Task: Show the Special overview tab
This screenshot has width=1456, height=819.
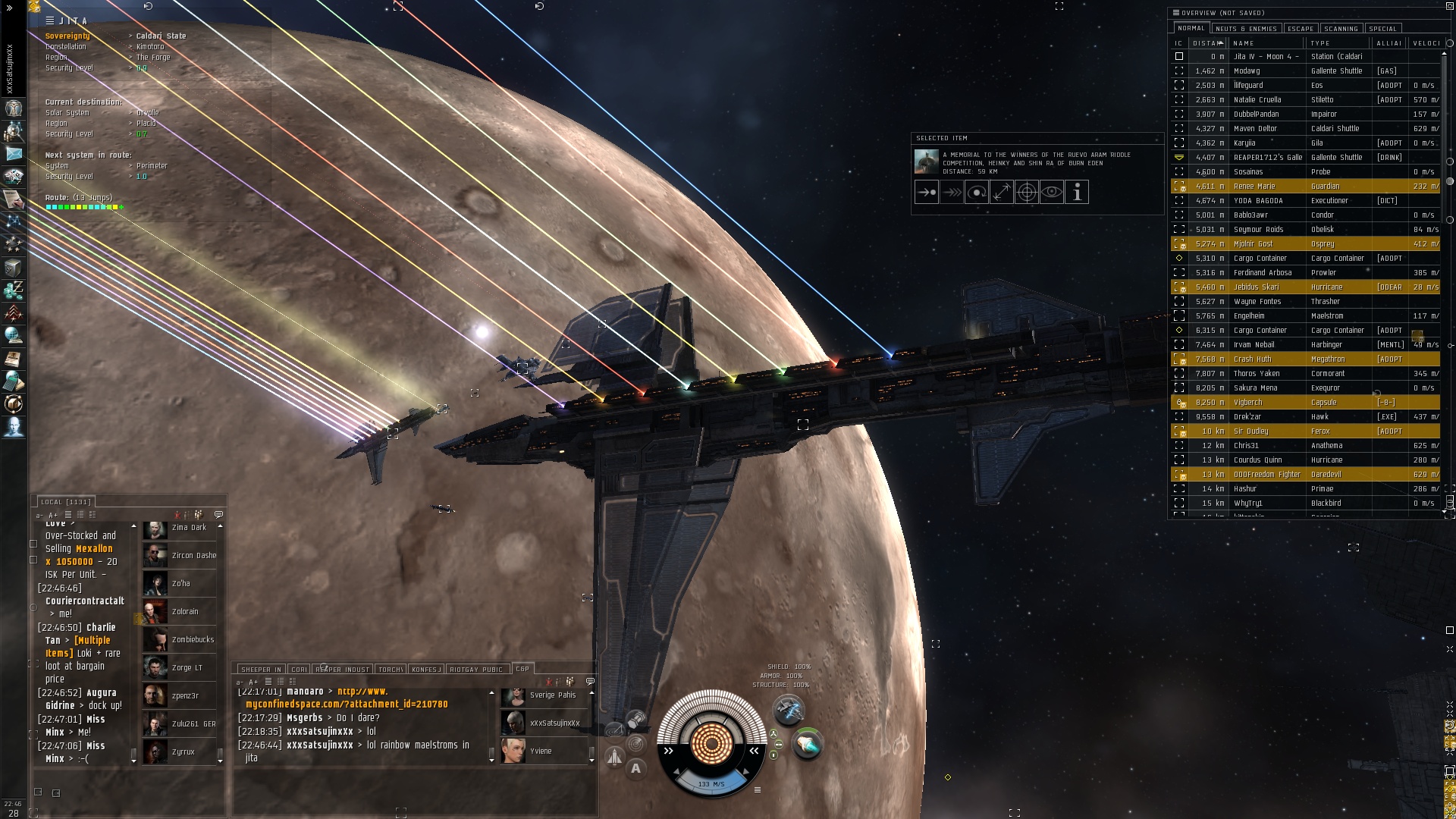Action: click(1382, 29)
